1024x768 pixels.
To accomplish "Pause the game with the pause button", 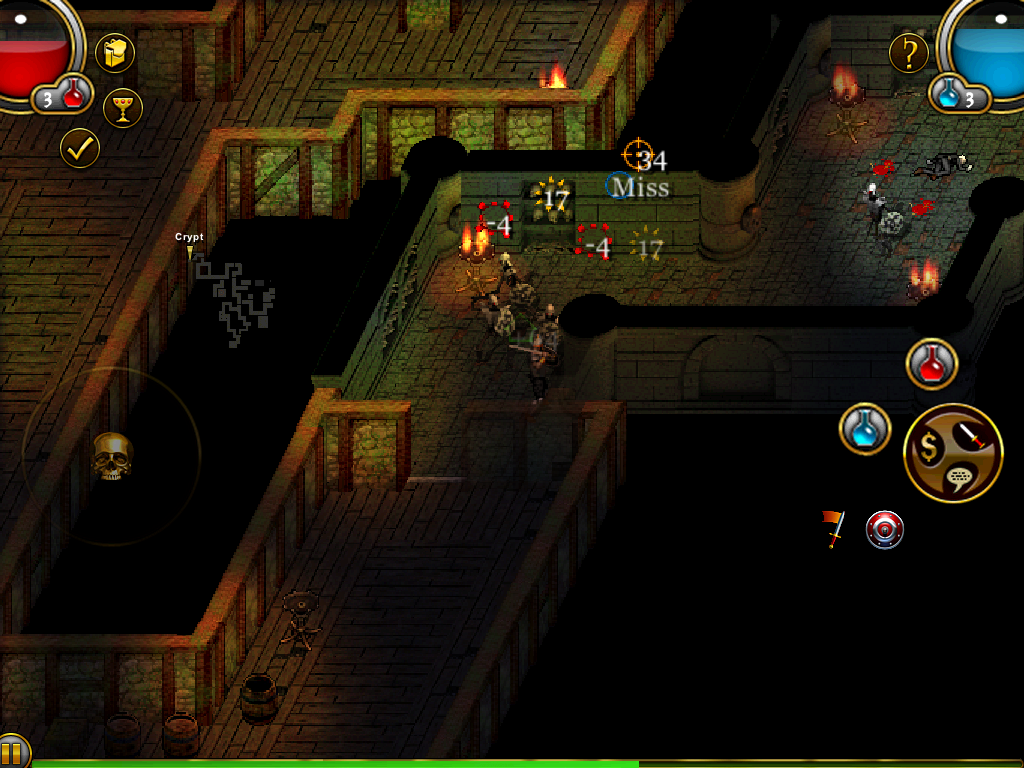I will (12, 752).
